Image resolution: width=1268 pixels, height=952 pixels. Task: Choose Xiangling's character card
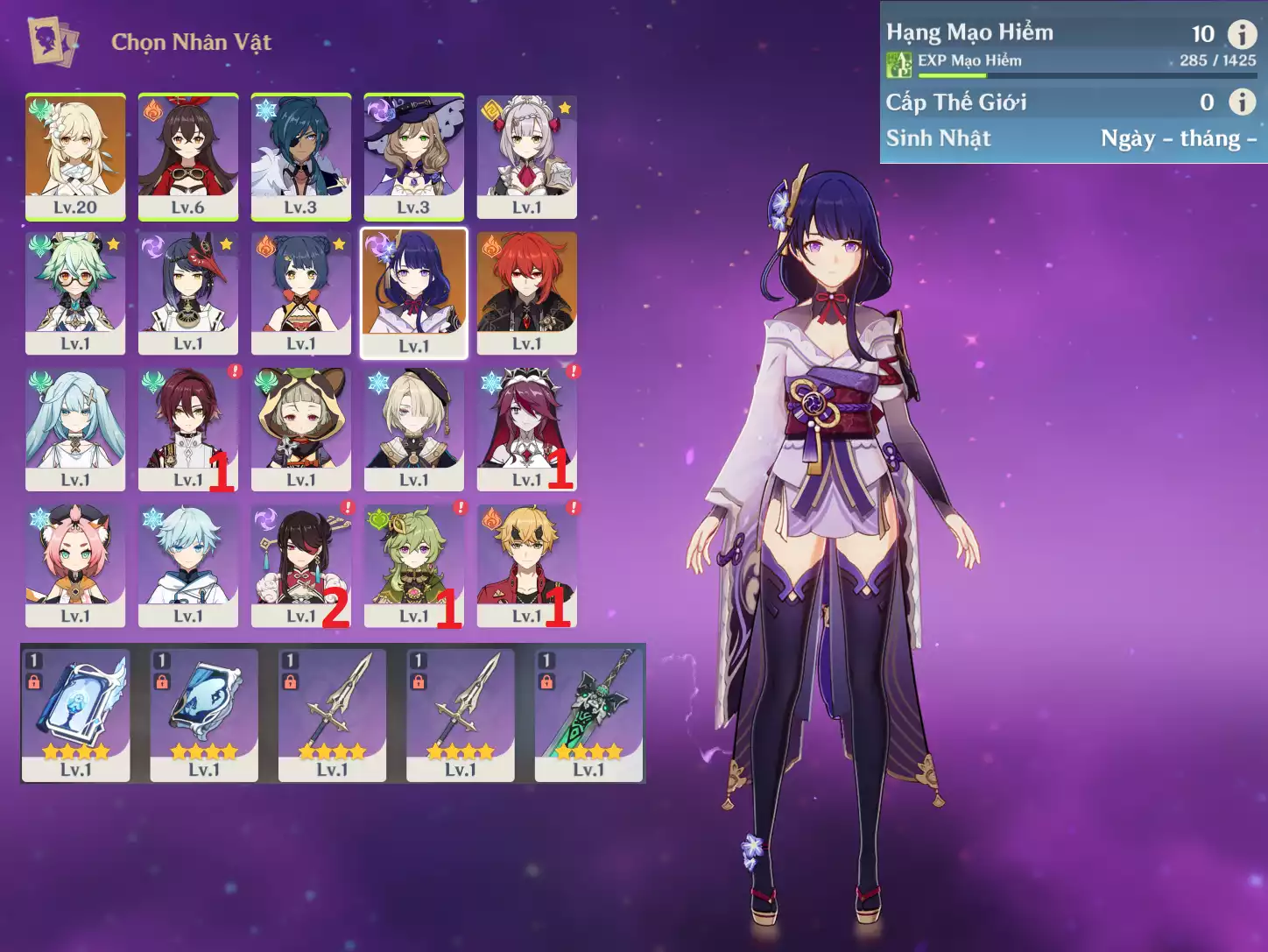pyautogui.click(x=301, y=293)
